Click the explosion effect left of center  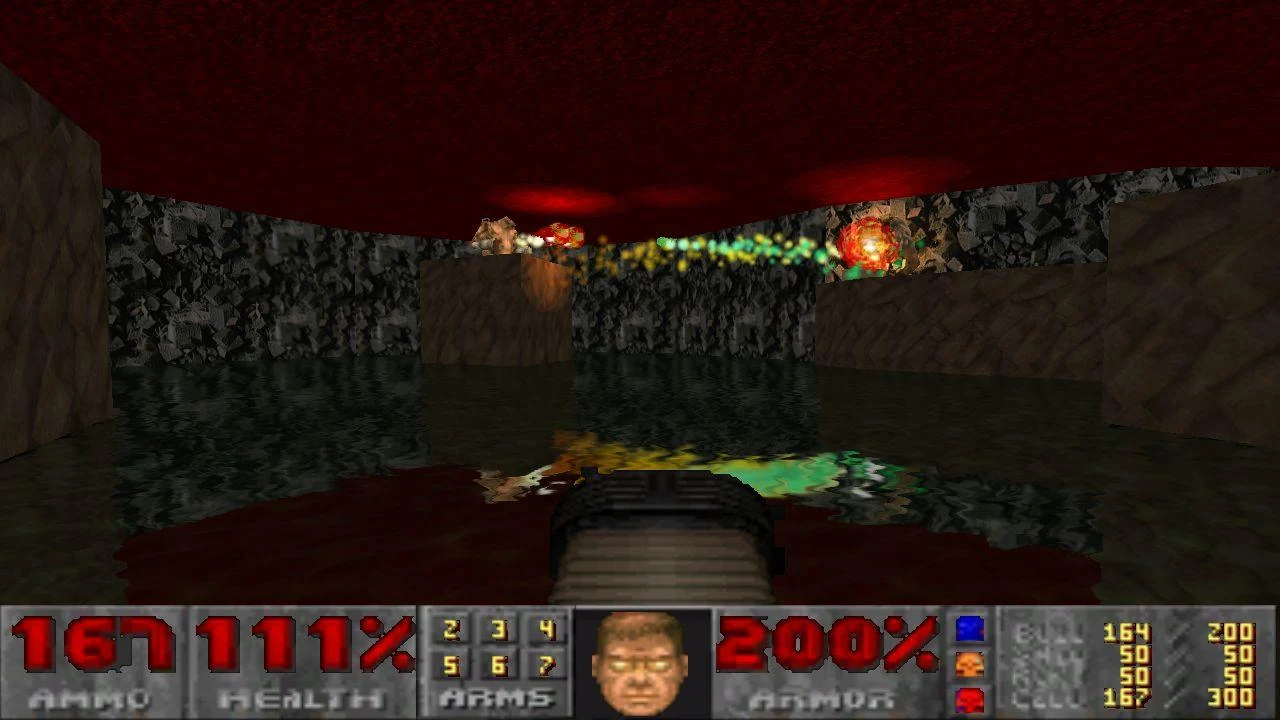[x=560, y=232]
